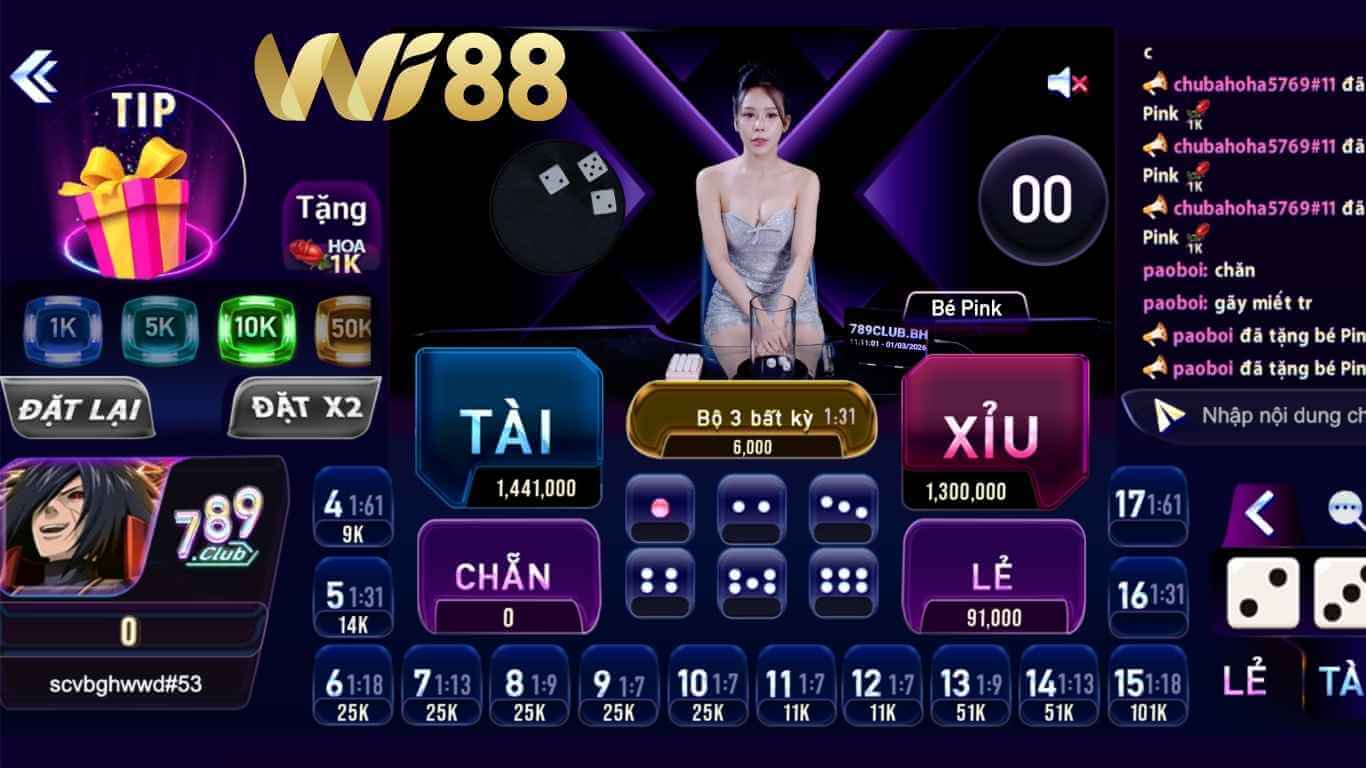Place bet on the double two dice tile

pyautogui.click(x=752, y=510)
